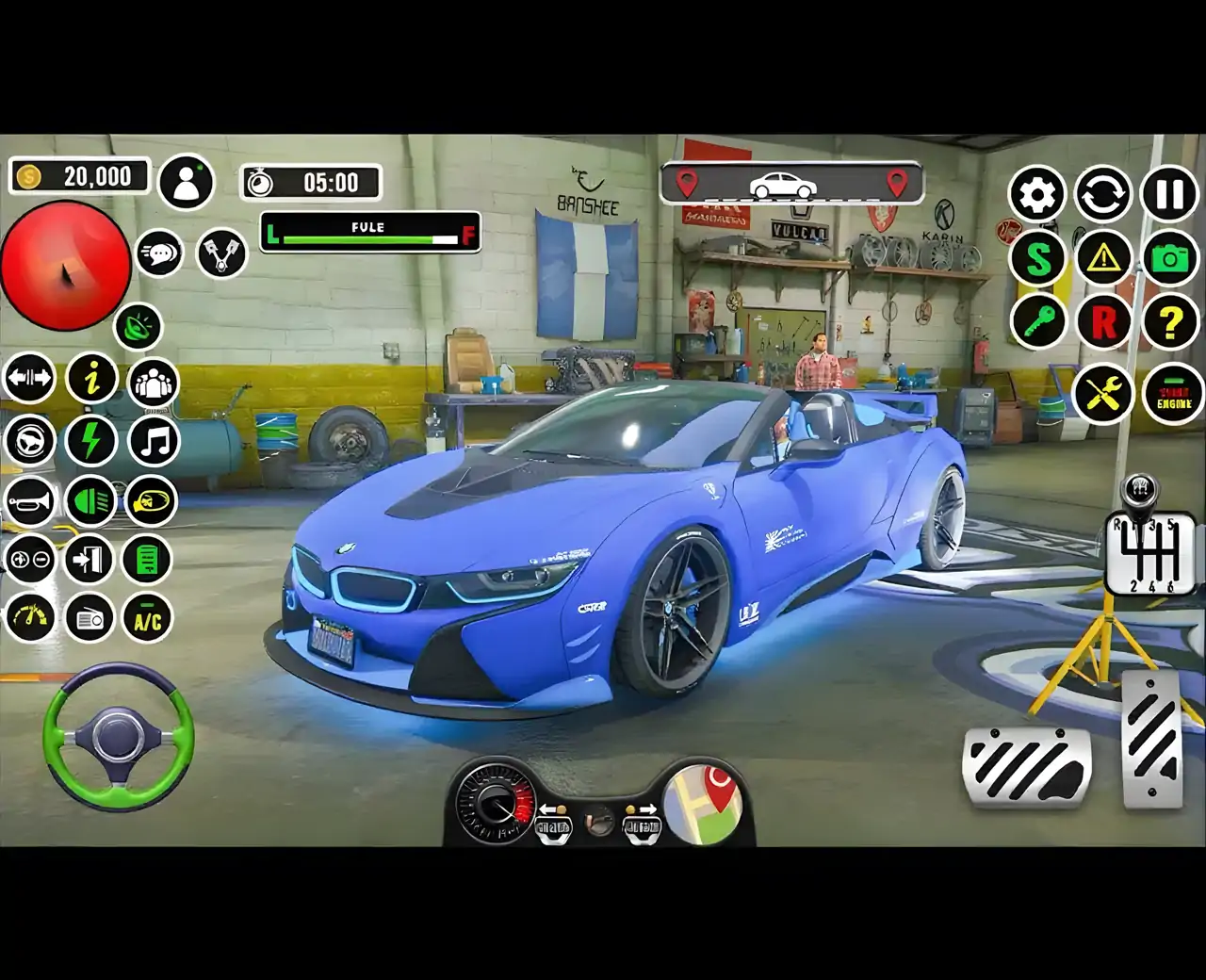Open the yellow question mark help icon
The width and height of the screenshot is (1206, 980).
point(1169,320)
